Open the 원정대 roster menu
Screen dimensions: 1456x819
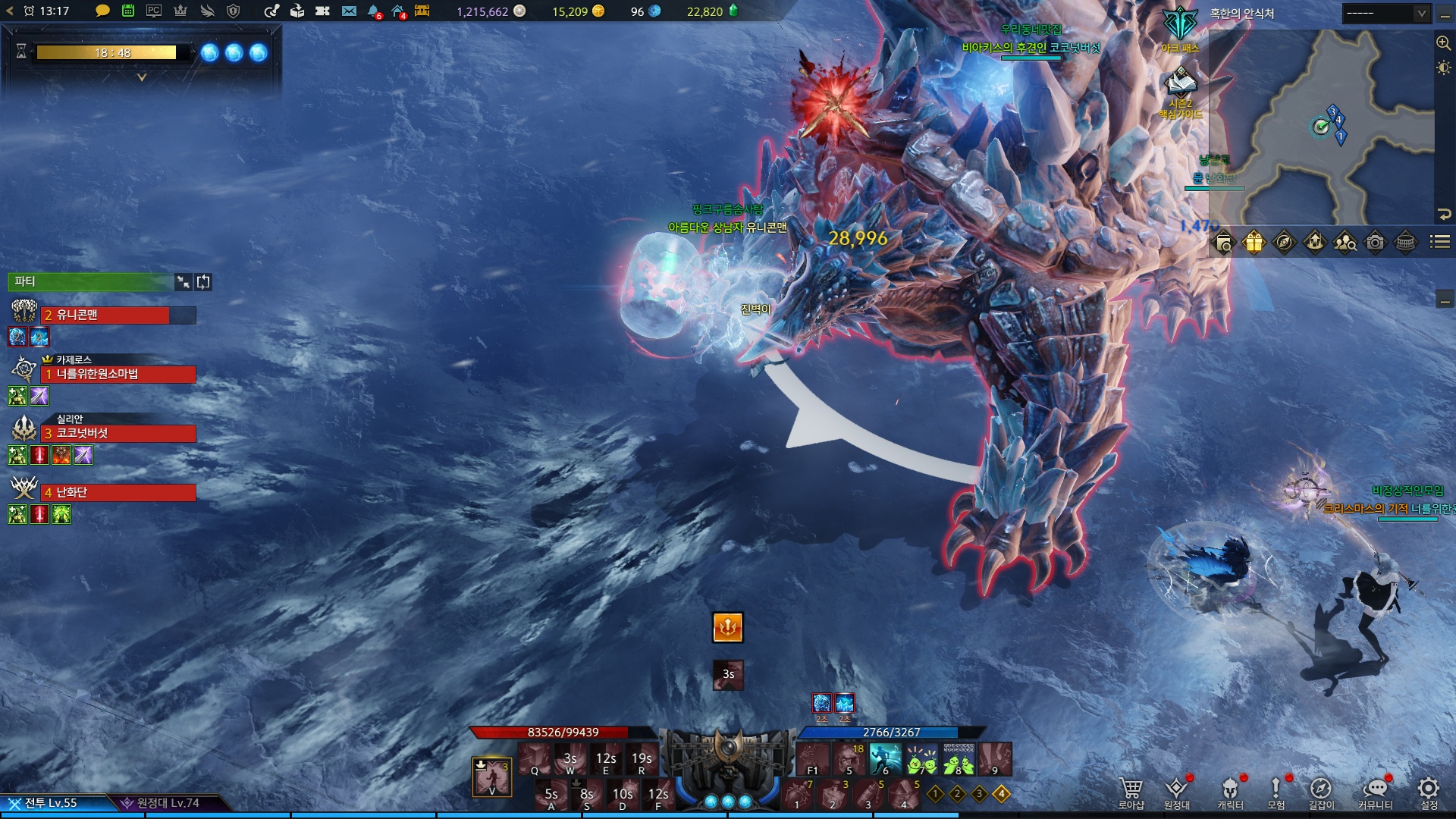coord(1177,792)
